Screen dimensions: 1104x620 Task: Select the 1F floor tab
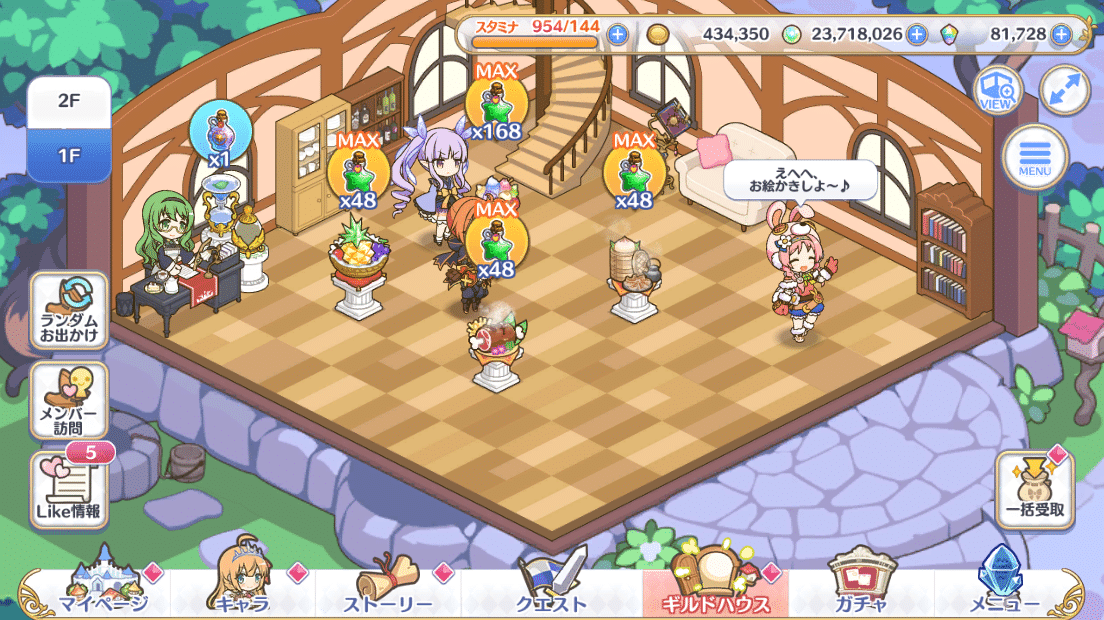point(68,156)
